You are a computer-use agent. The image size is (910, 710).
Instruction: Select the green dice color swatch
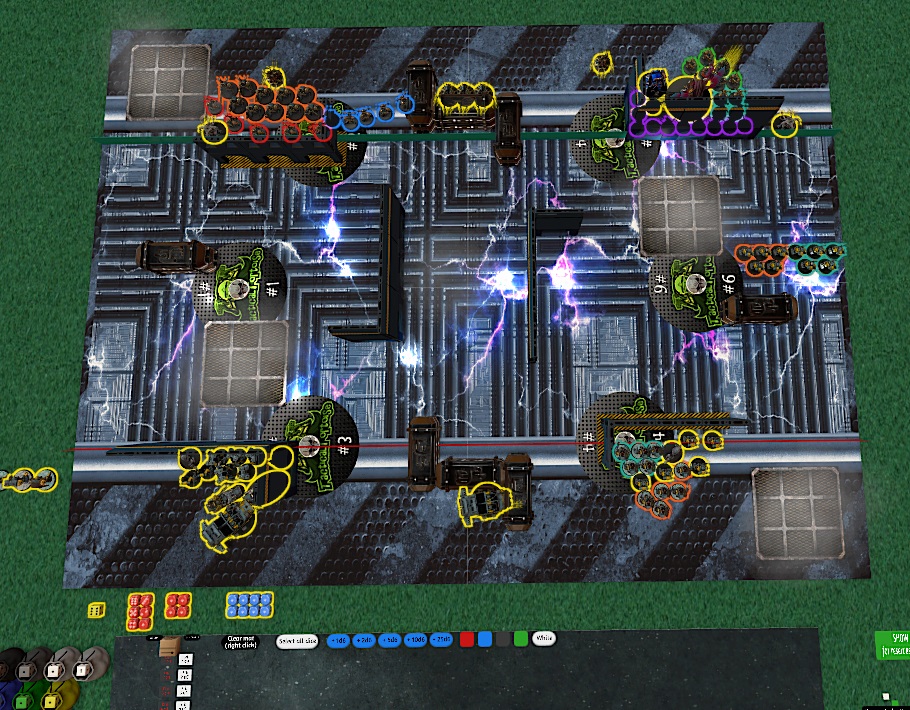pos(520,638)
